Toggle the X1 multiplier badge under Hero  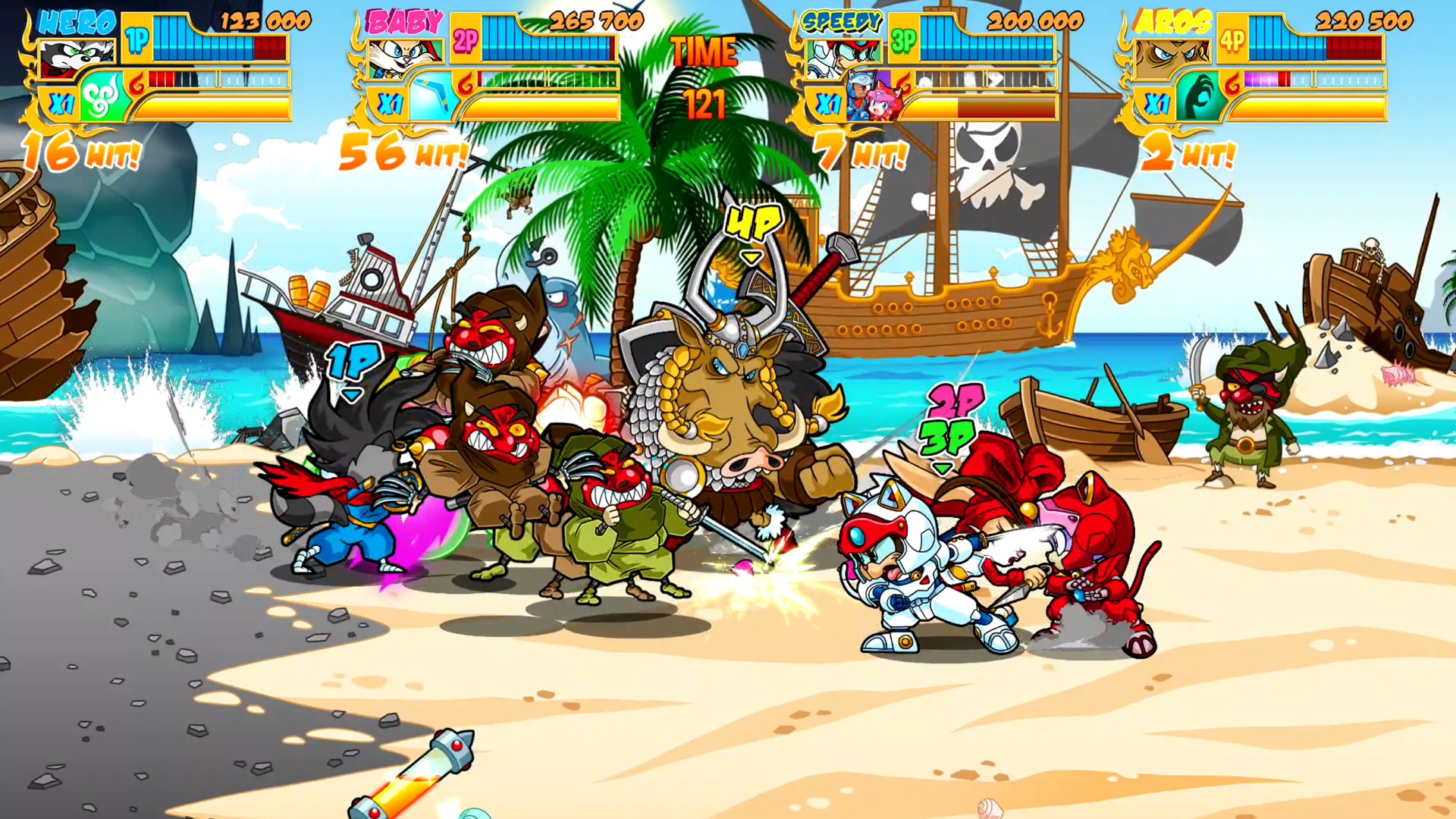59,101
